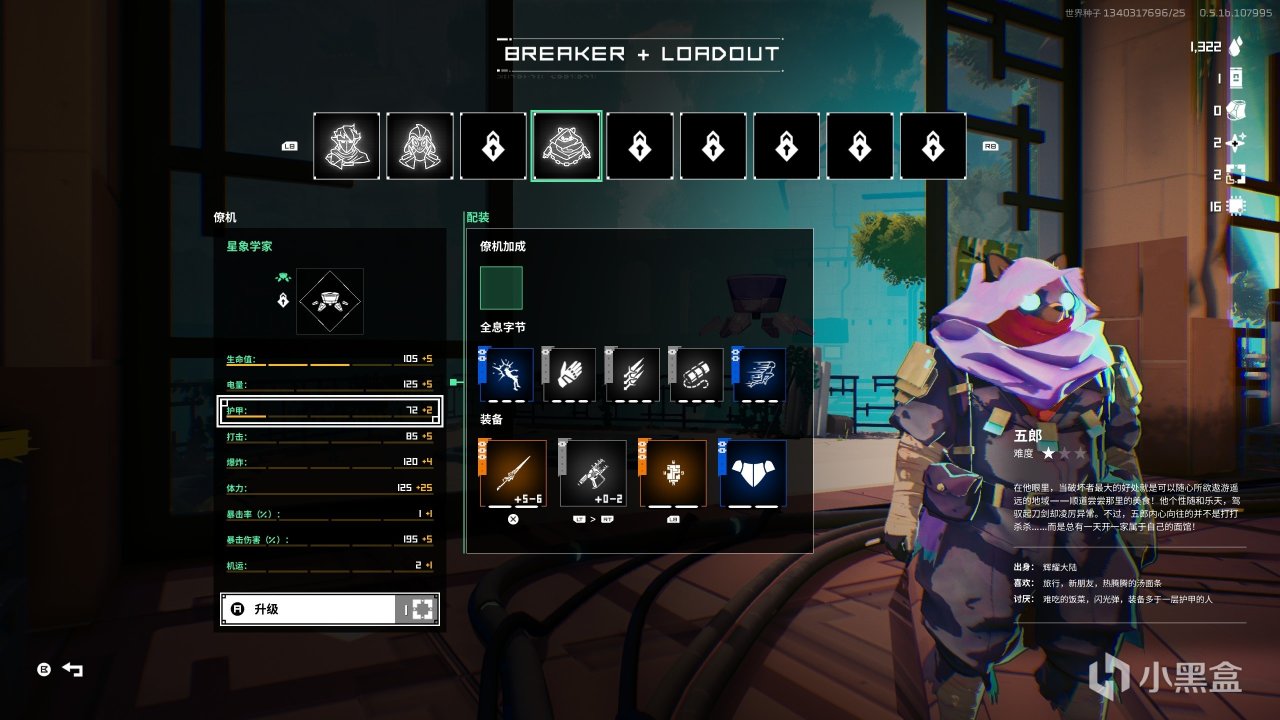Select the green 僚机加成 bonus slot

(501, 288)
